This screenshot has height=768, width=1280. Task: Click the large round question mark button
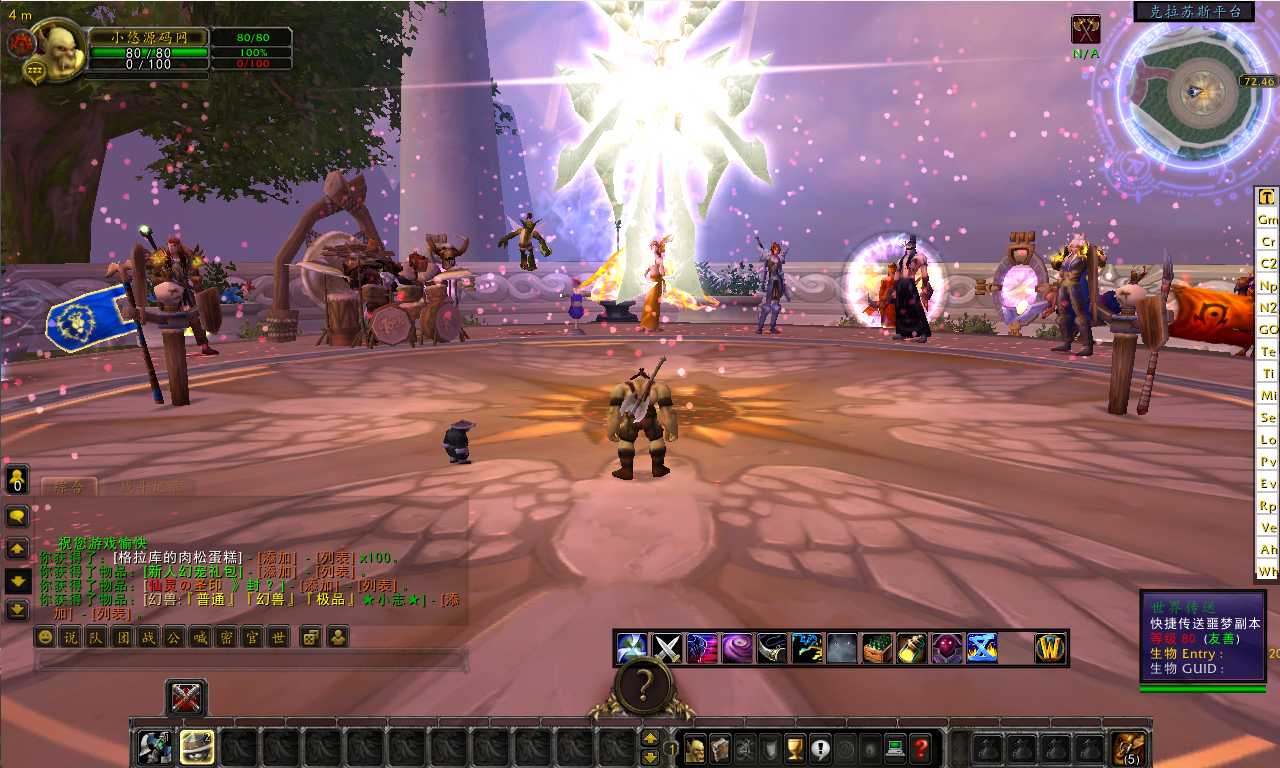644,686
